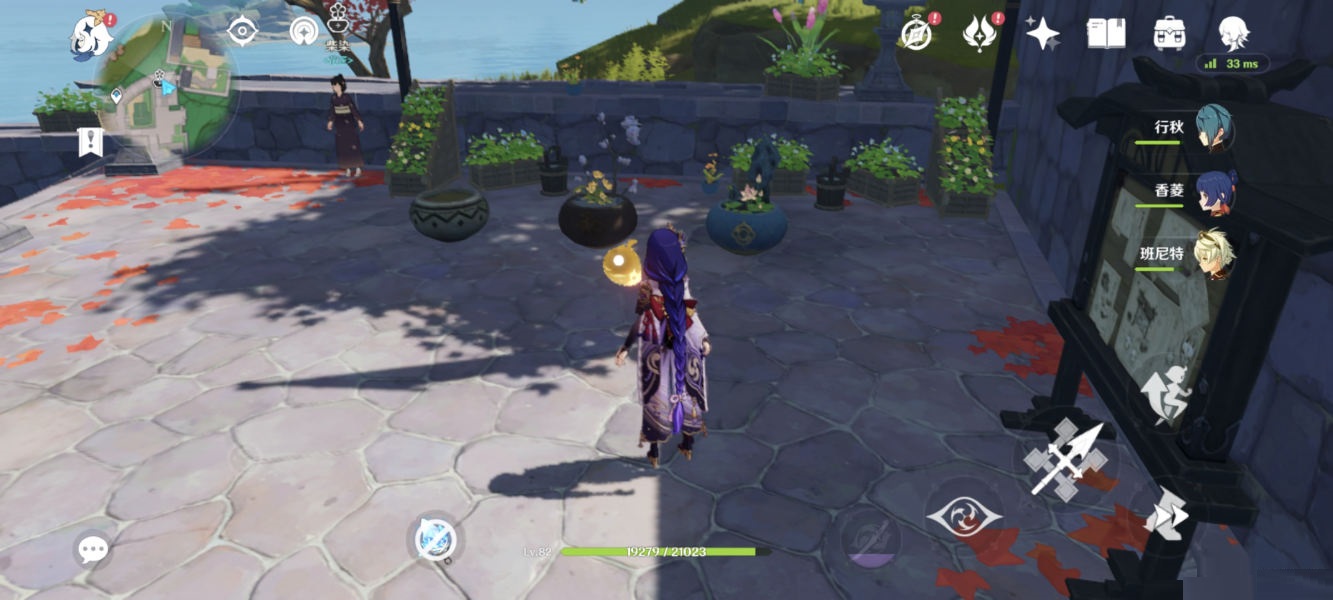1333x600 pixels.
Task: Open the character screen head icon
Action: pos(1232,34)
